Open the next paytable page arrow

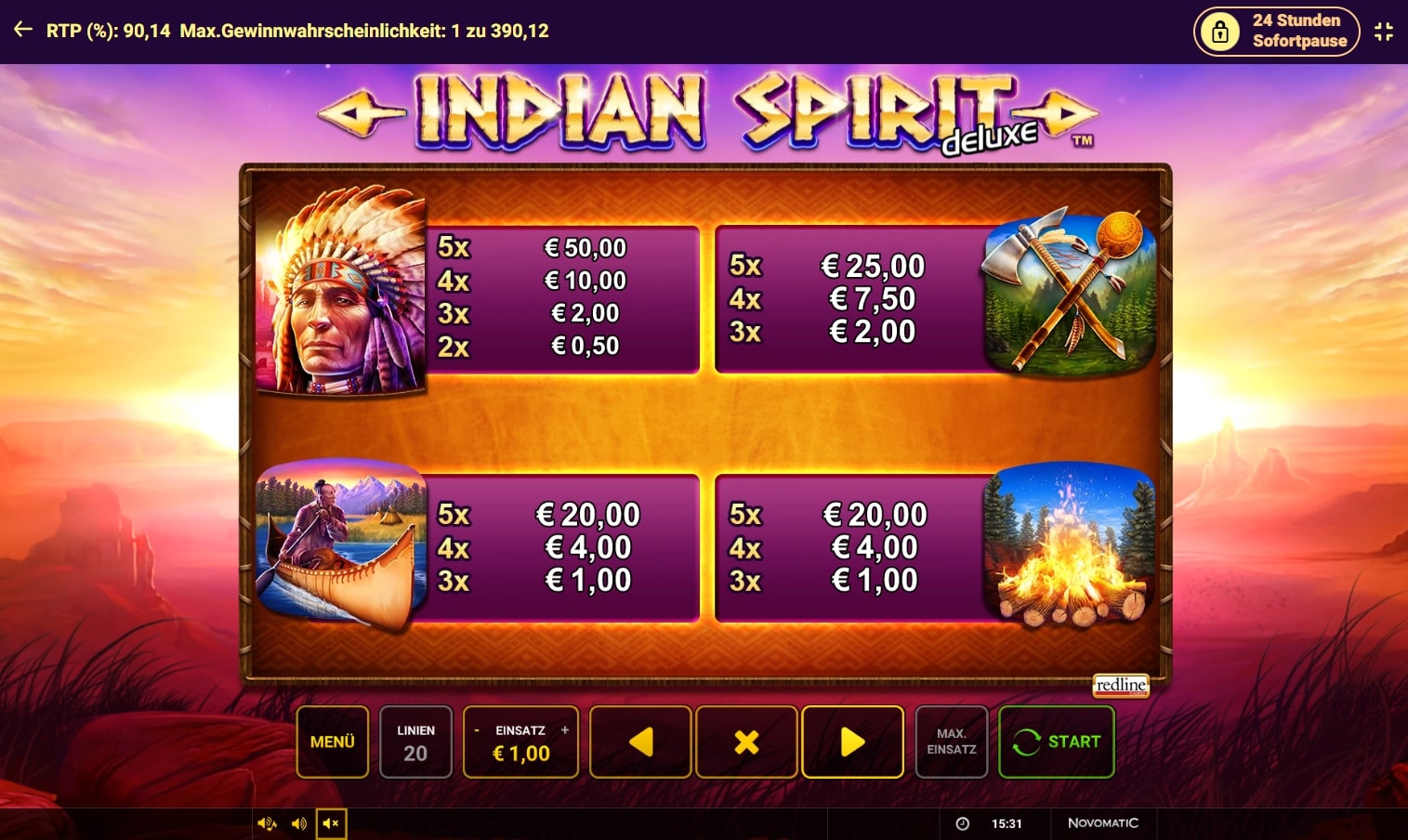click(x=851, y=742)
